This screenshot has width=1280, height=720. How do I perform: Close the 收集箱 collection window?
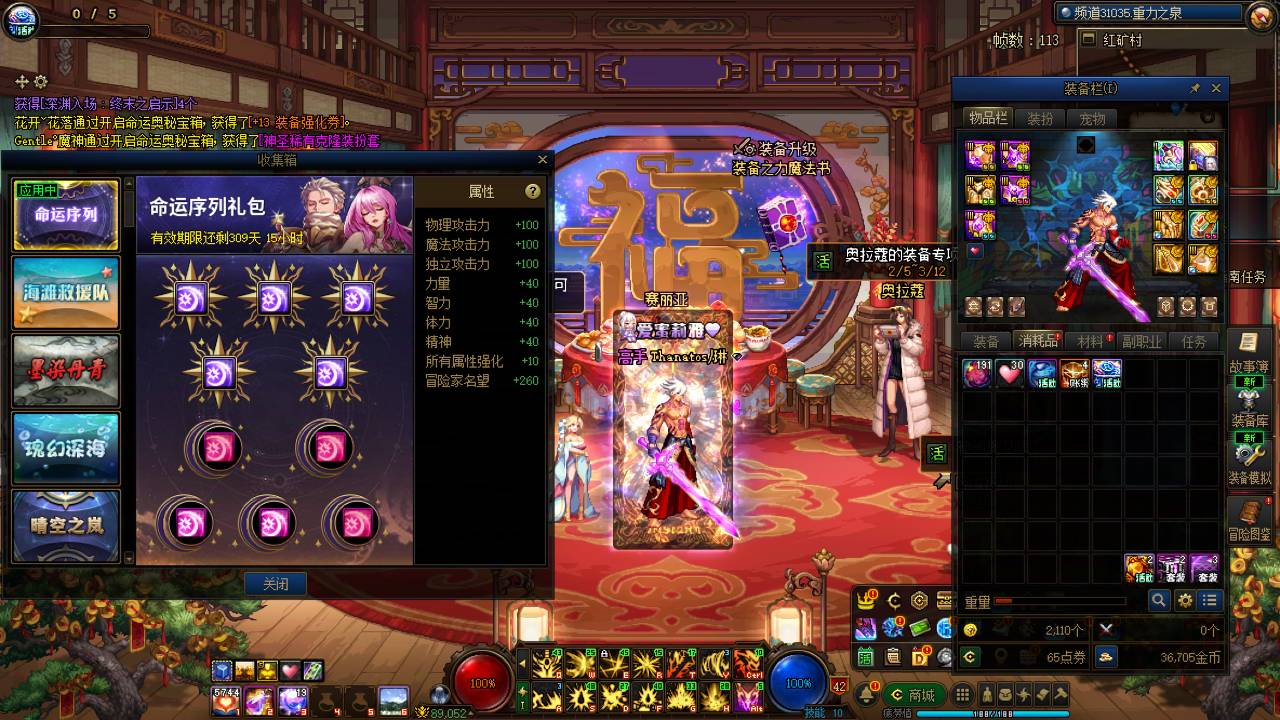(x=543, y=160)
